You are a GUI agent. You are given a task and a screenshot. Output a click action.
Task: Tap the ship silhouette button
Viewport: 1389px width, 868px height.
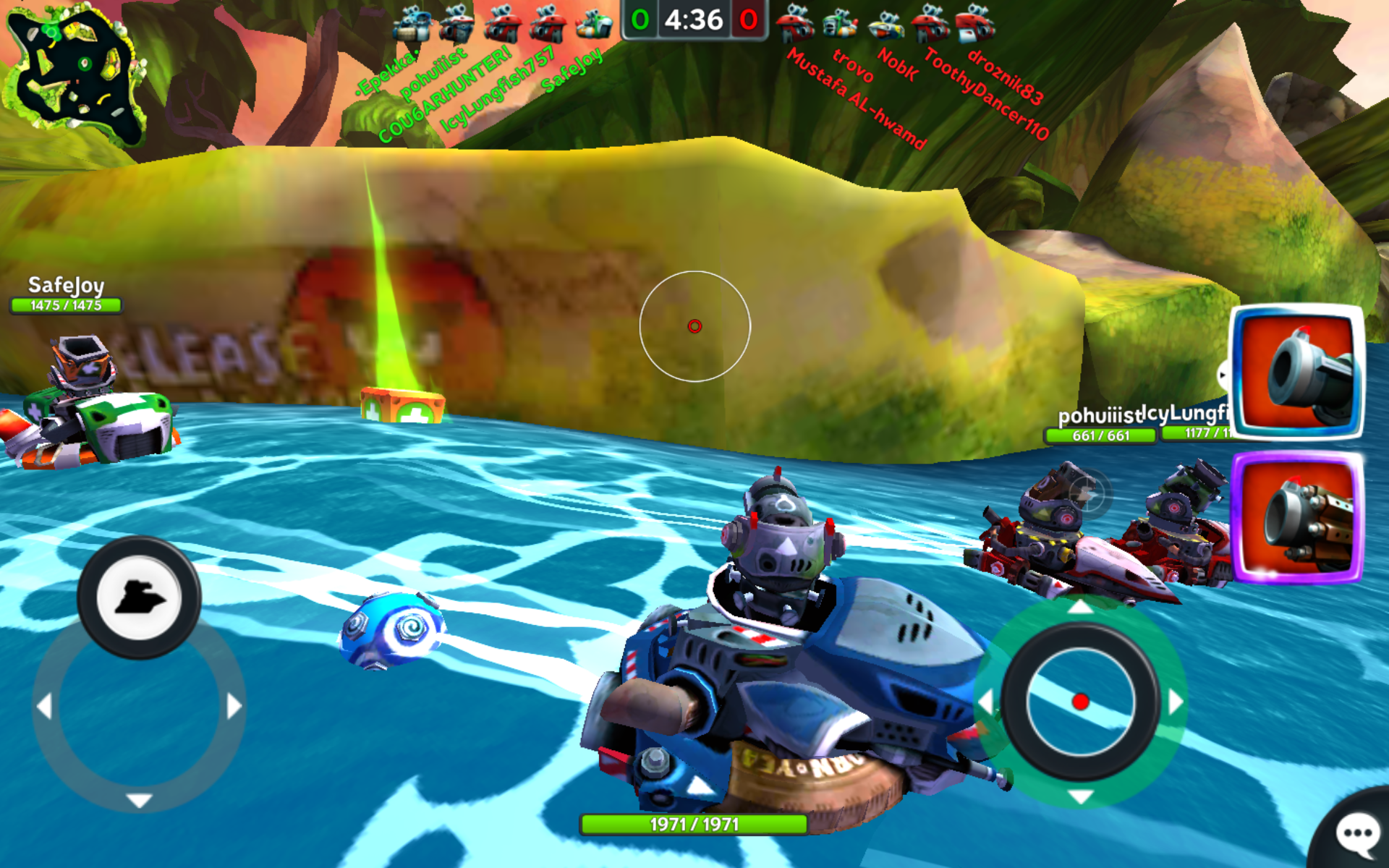[x=139, y=598]
